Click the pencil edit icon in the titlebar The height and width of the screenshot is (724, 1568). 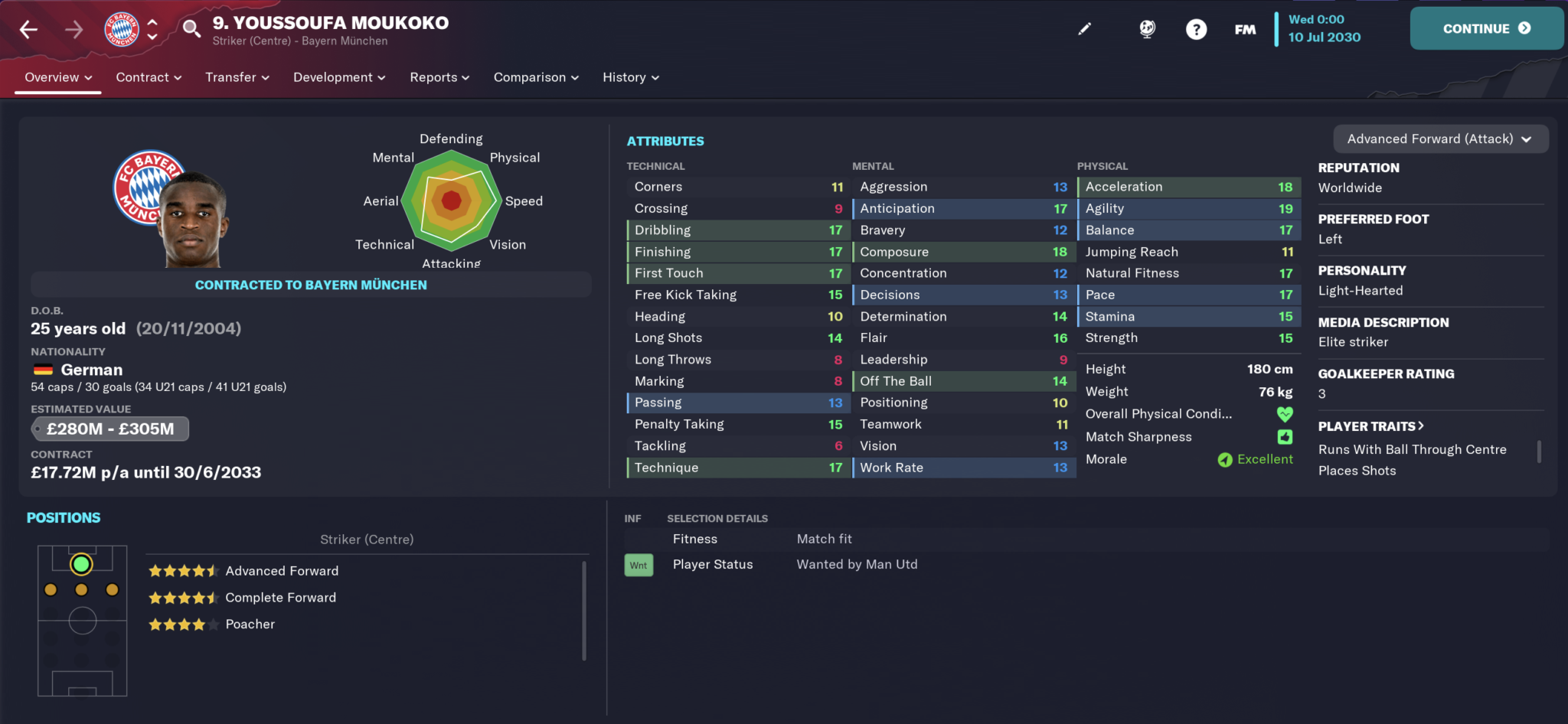coord(1085,28)
